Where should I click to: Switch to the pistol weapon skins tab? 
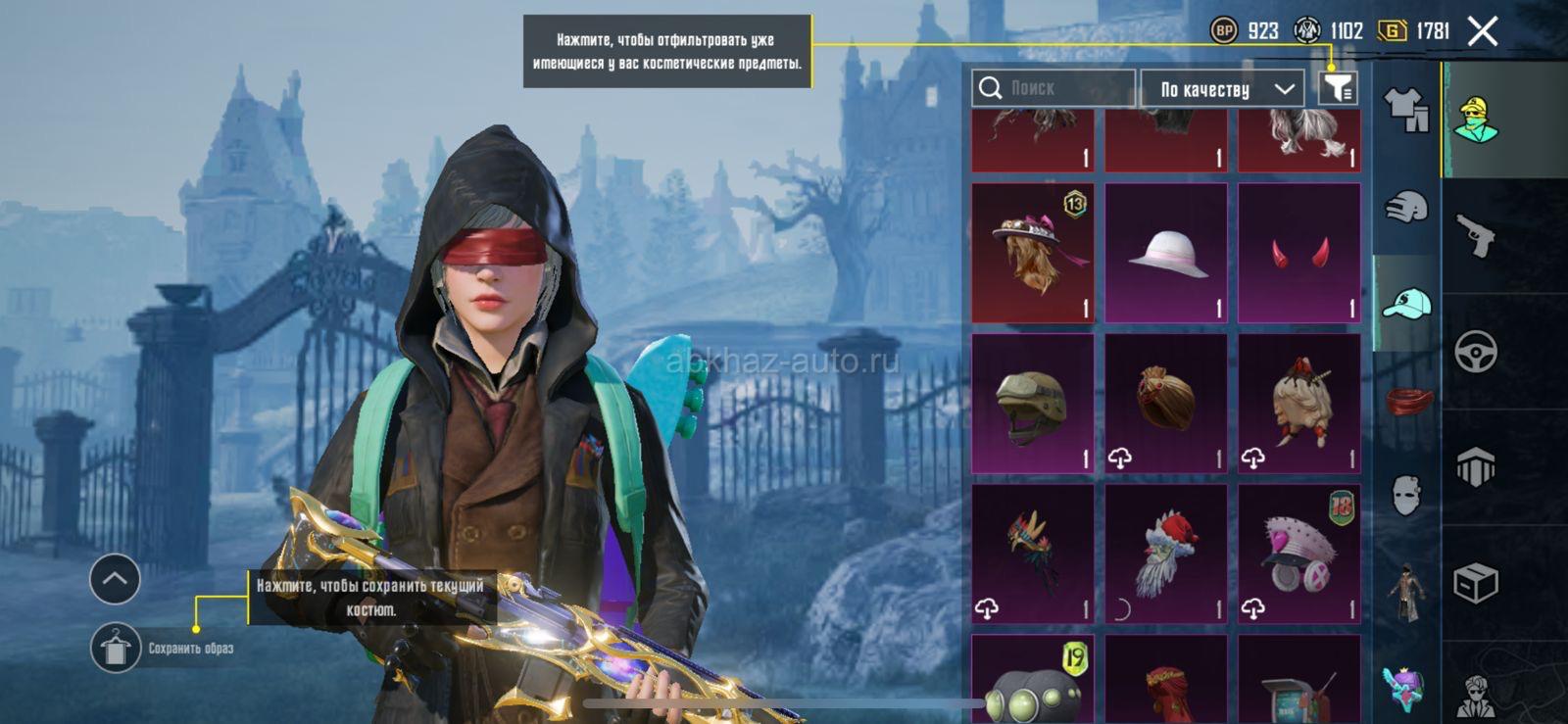pyautogui.click(x=1476, y=235)
